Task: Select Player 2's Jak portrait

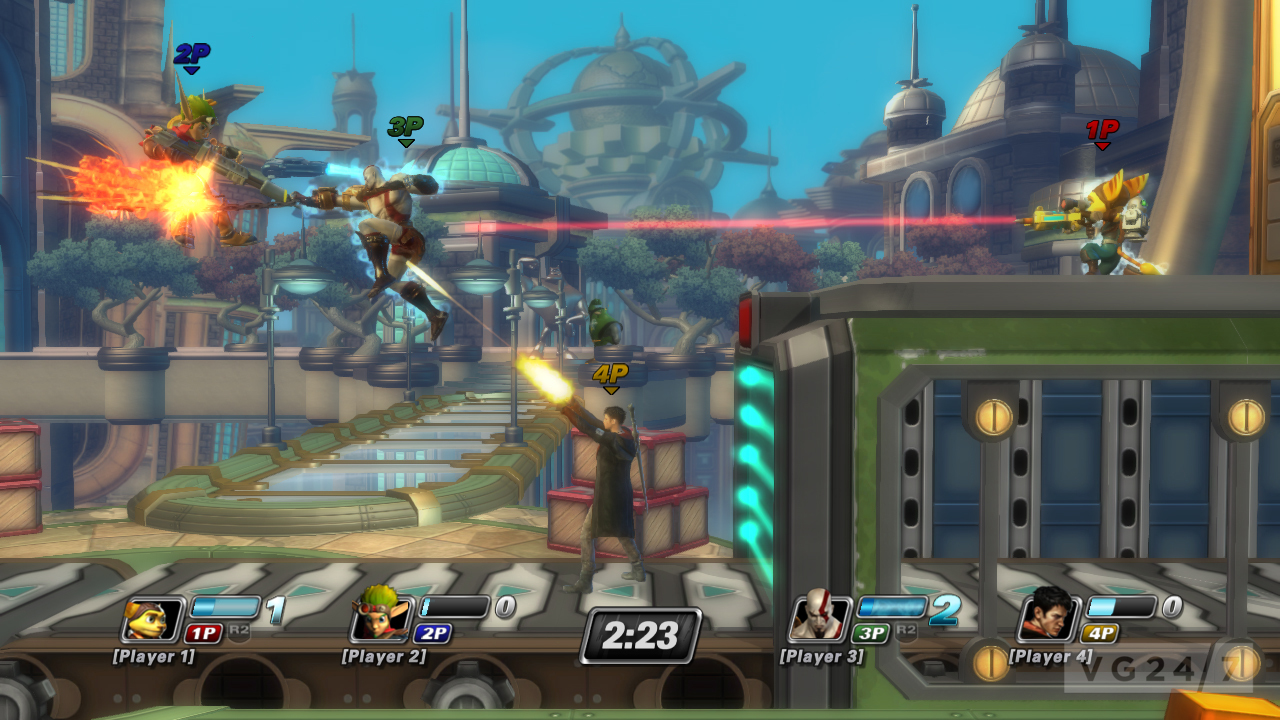Action: (381, 618)
